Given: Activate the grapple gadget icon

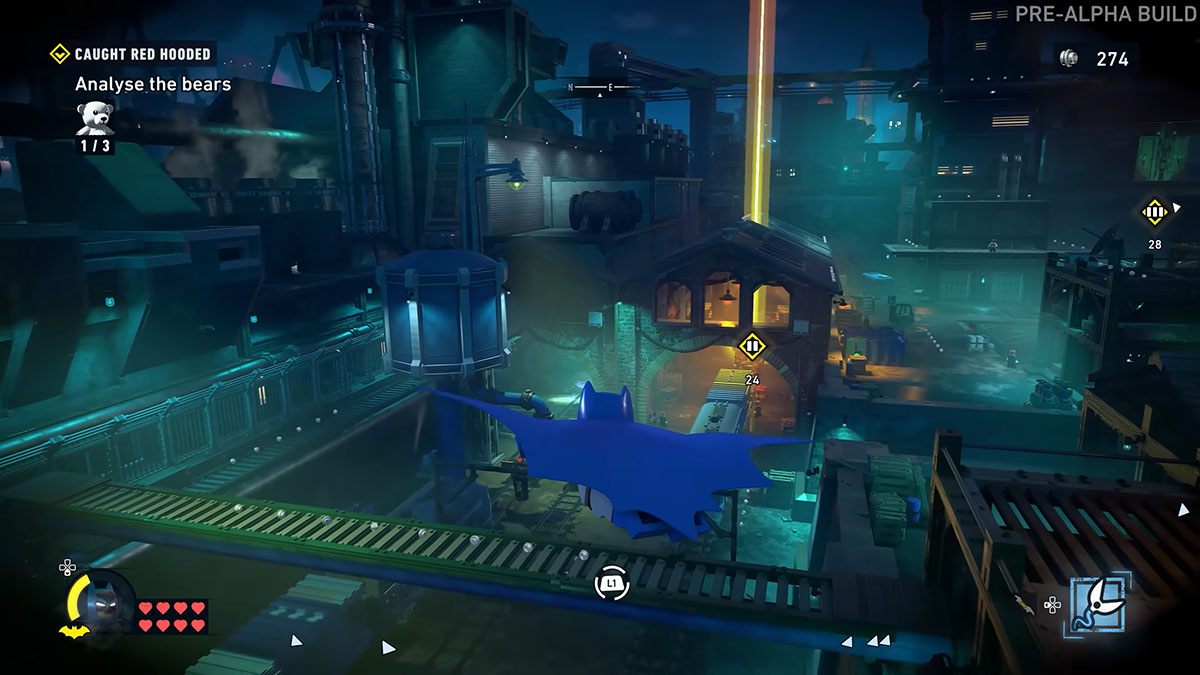Looking at the screenshot, I should 1101,603.
